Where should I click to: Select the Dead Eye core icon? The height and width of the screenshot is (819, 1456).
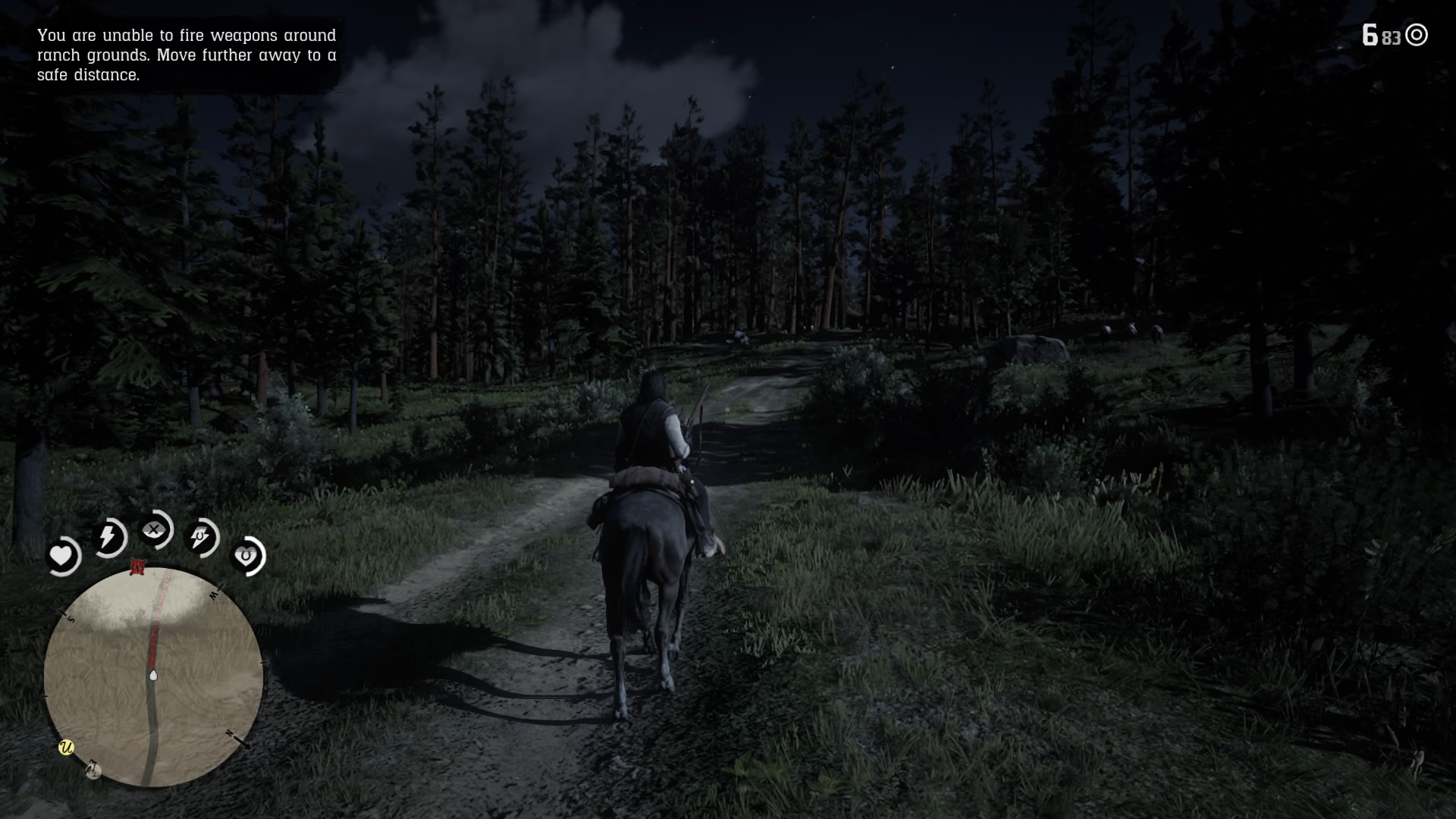[154, 531]
